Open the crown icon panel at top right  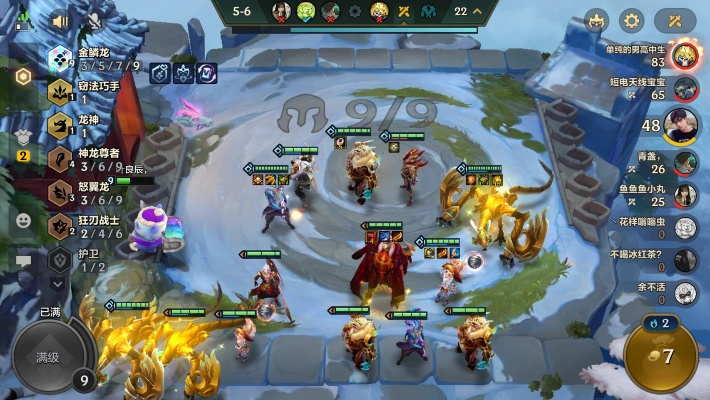(x=597, y=20)
